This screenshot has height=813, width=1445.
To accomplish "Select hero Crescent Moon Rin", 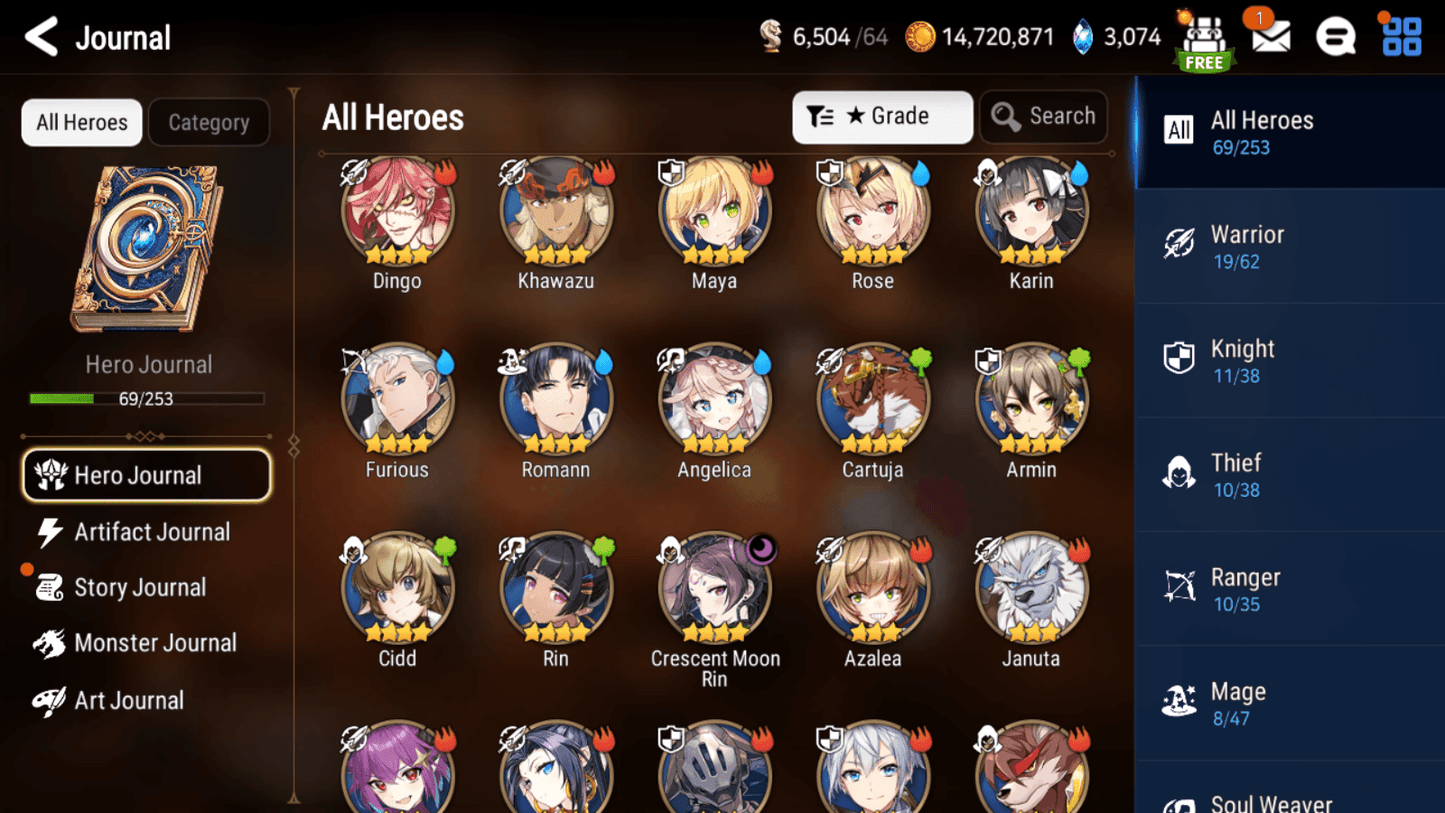I will 714,585.
